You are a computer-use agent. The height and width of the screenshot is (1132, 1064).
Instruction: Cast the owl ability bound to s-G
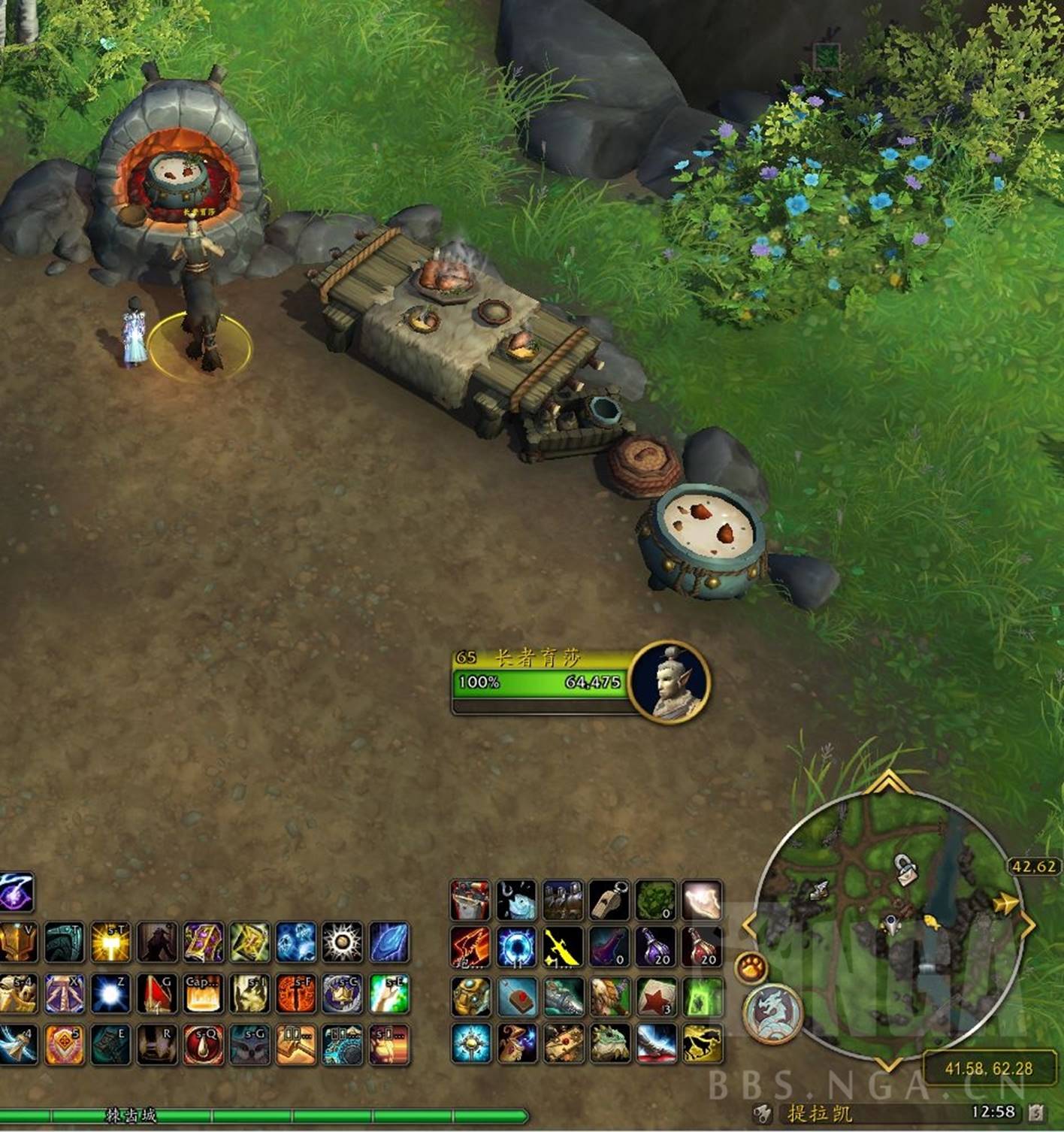pos(250,1043)
